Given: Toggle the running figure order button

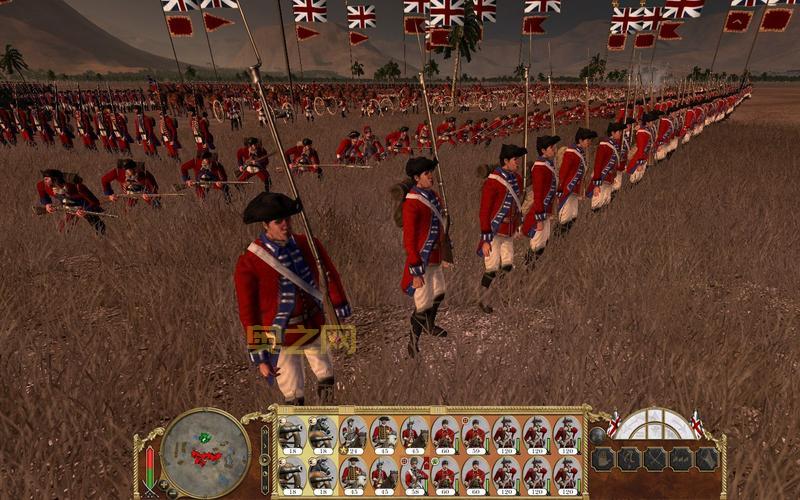Looking at the screenshot, I should (x=629, y=459).
